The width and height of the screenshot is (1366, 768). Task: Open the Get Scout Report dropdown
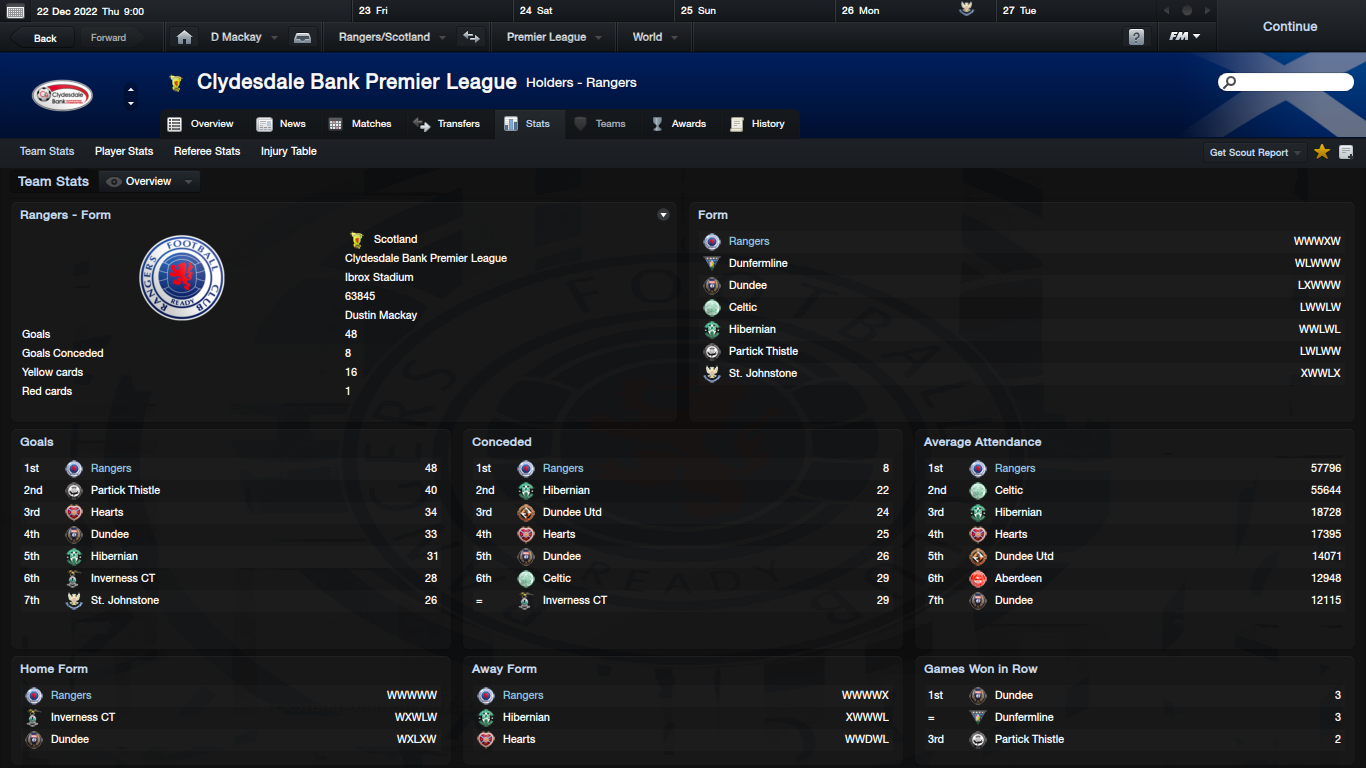tap(1255, 152)
